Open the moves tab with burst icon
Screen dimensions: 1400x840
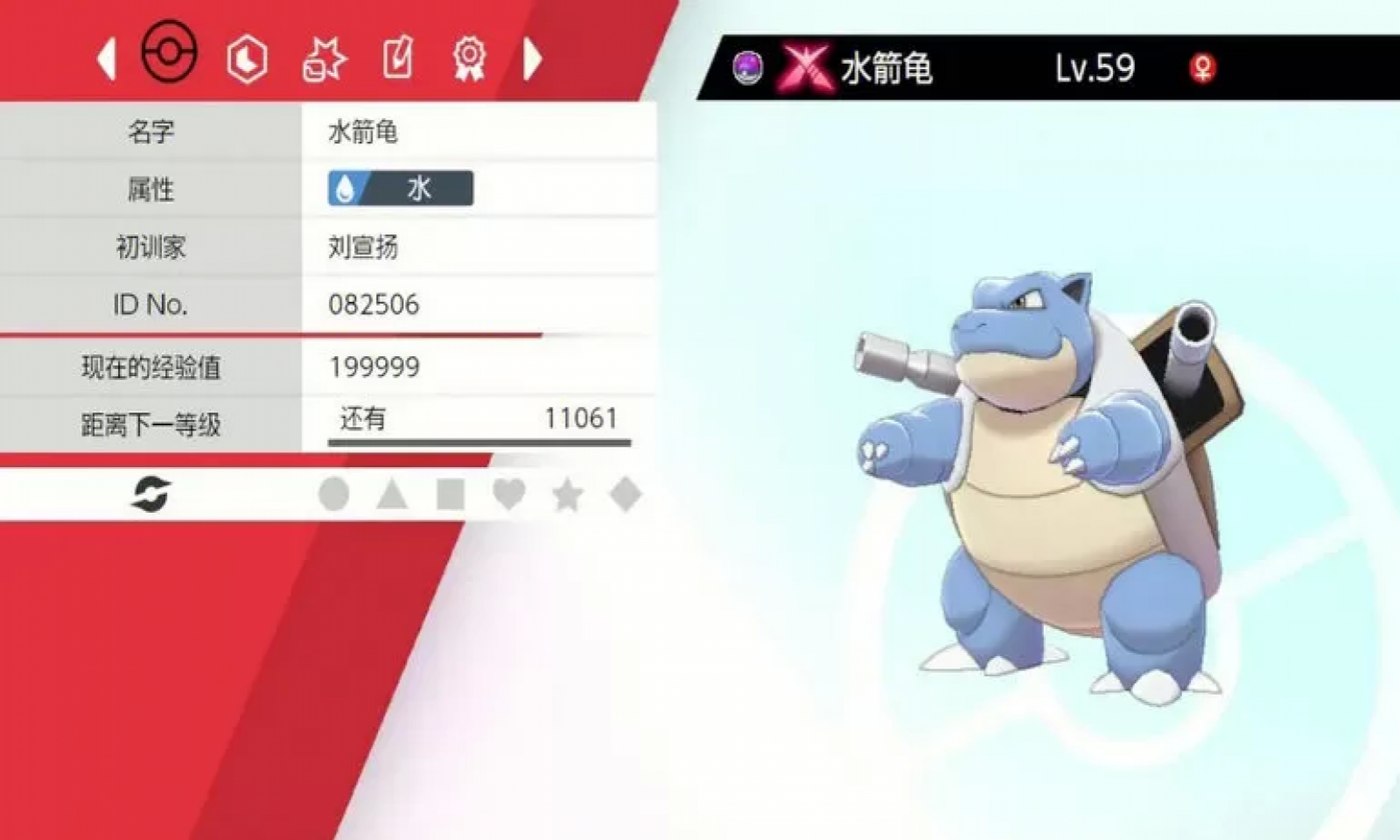pos(325,58)
